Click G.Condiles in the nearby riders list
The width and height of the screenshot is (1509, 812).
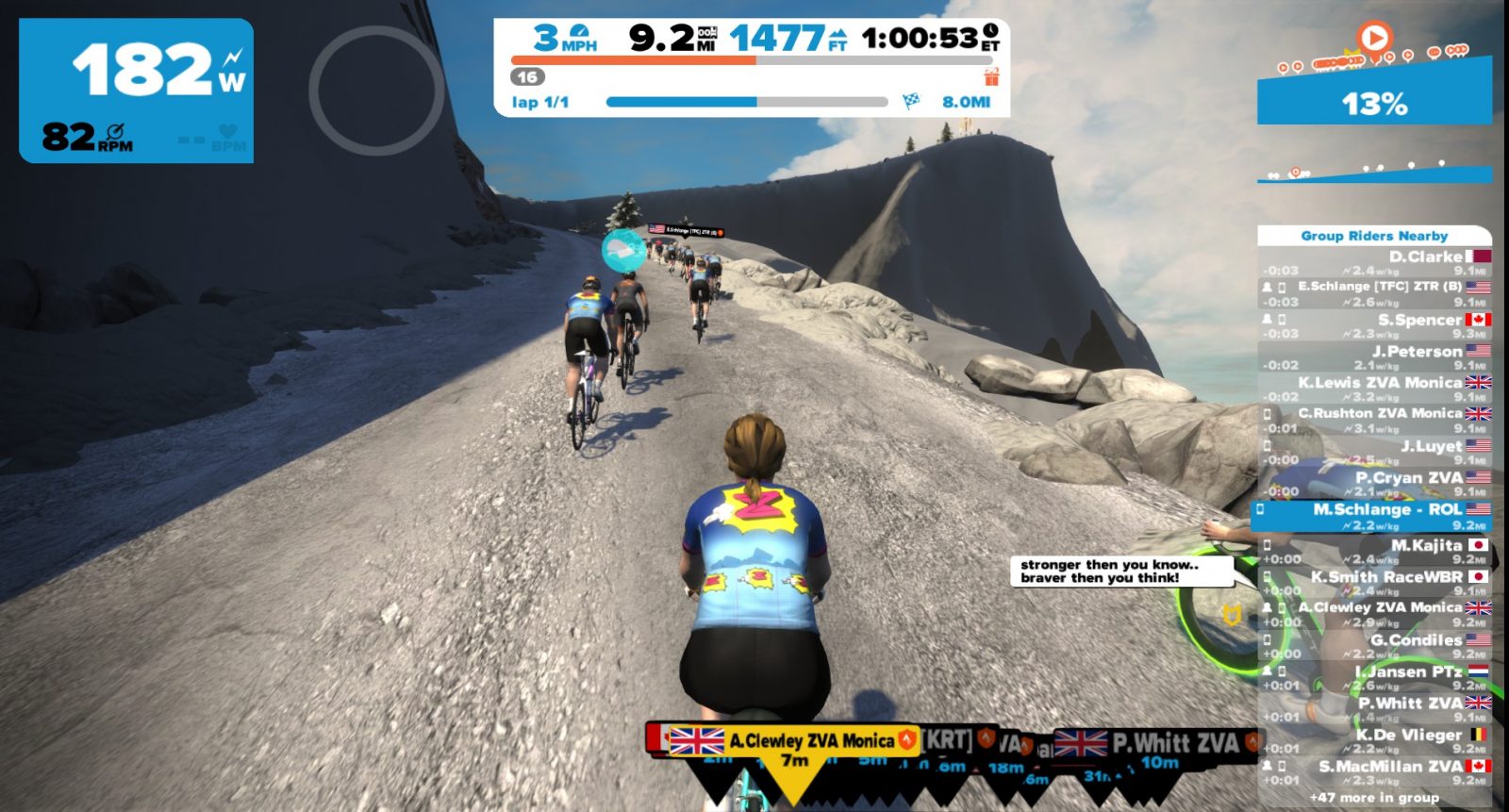pos(1375,645)
